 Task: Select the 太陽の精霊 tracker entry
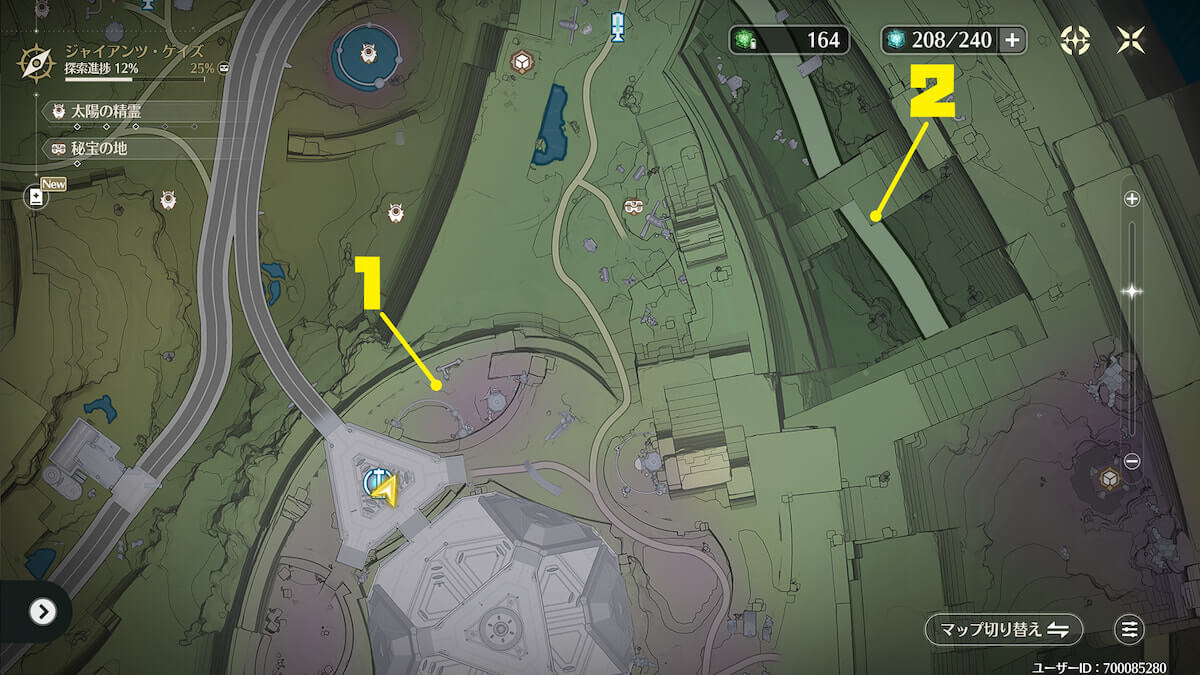[105, 111]
